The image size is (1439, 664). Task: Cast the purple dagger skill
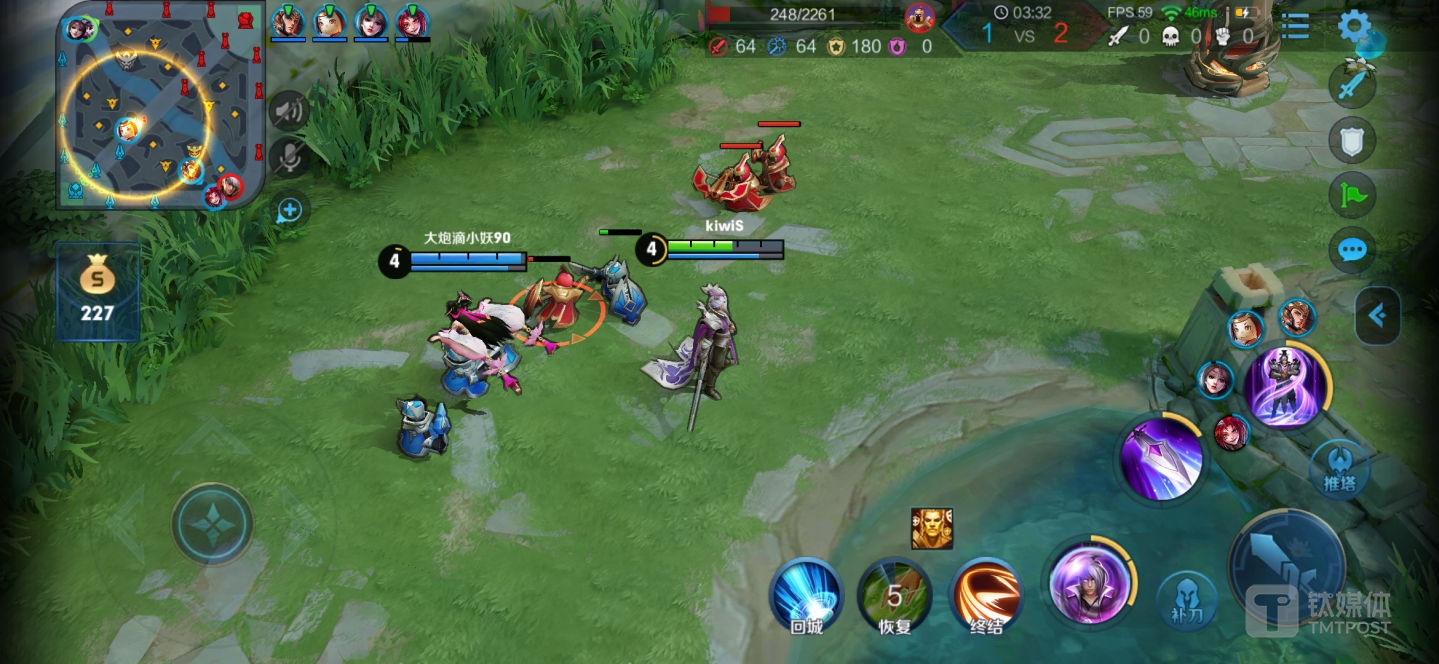coord(1160,458)
